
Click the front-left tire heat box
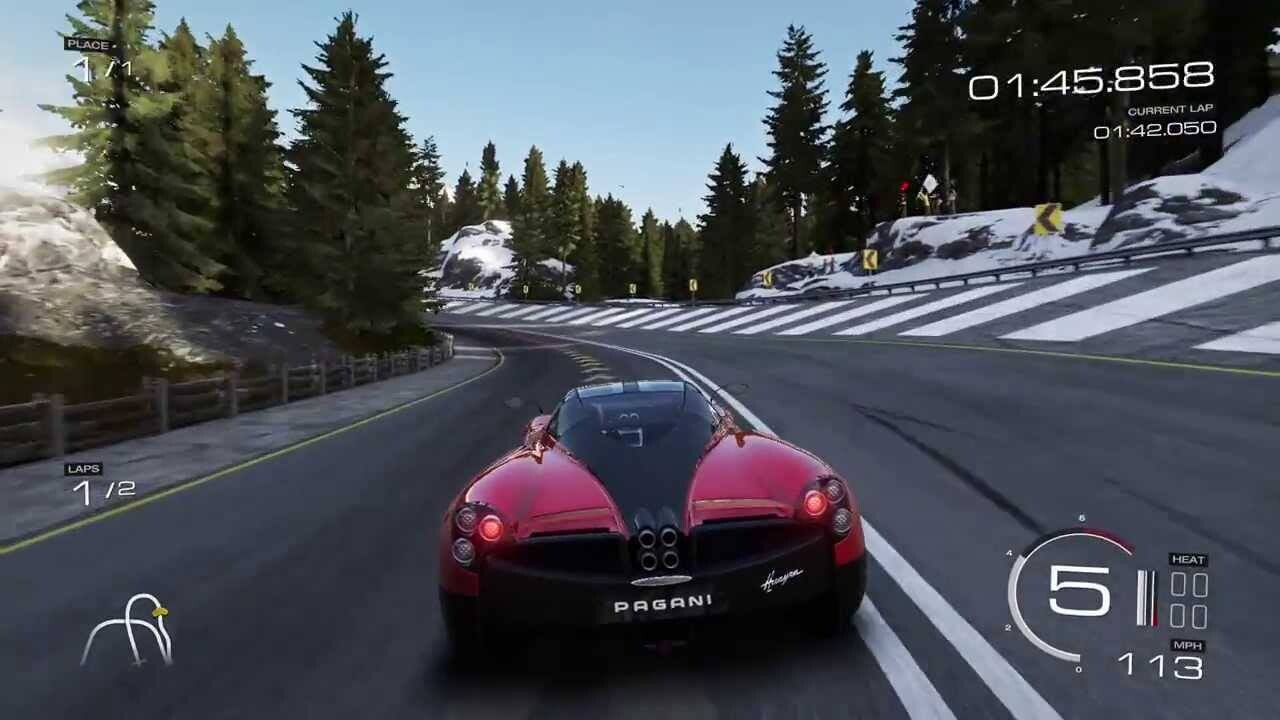tap(1178, 583)
